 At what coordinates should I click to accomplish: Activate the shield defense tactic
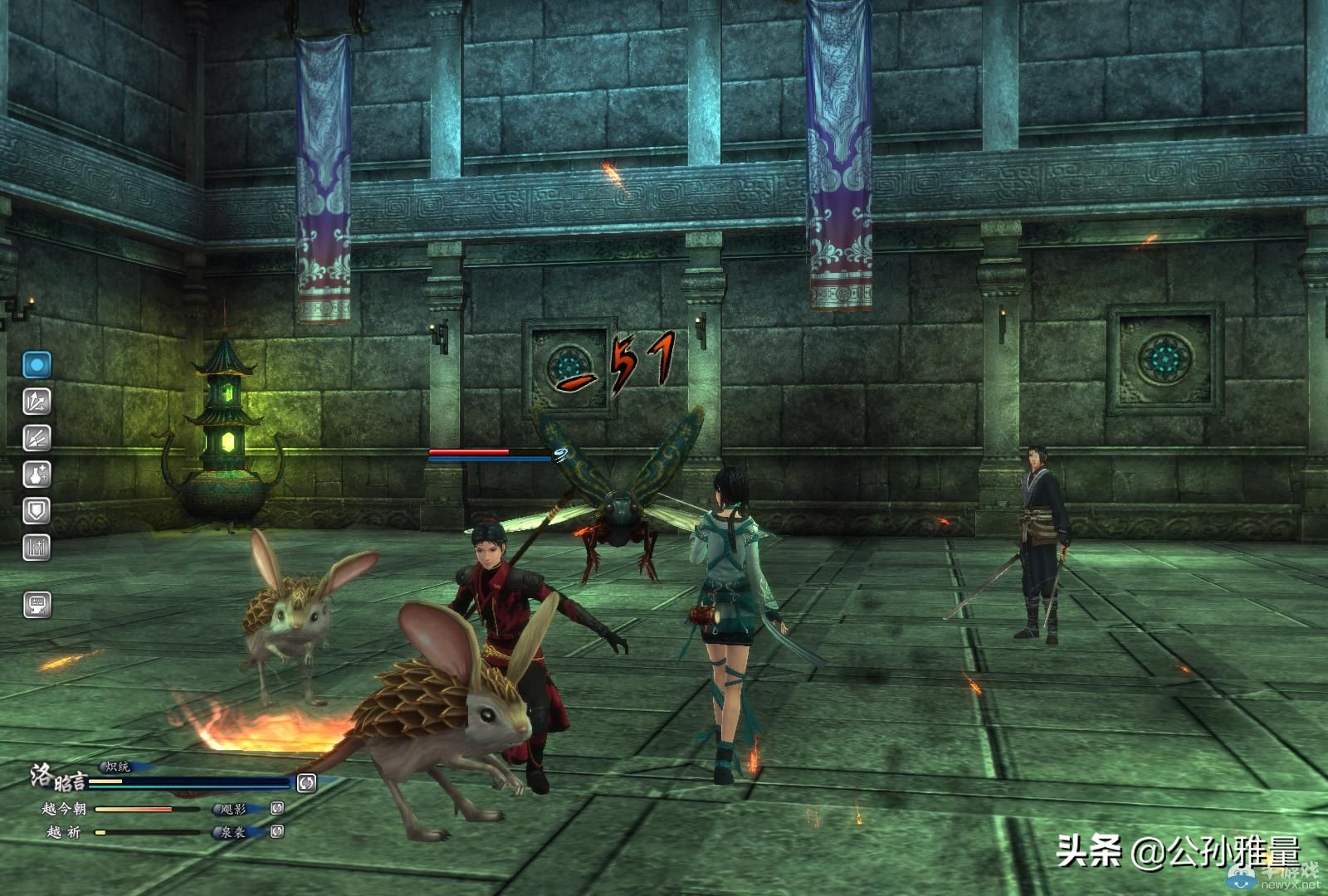37,511
